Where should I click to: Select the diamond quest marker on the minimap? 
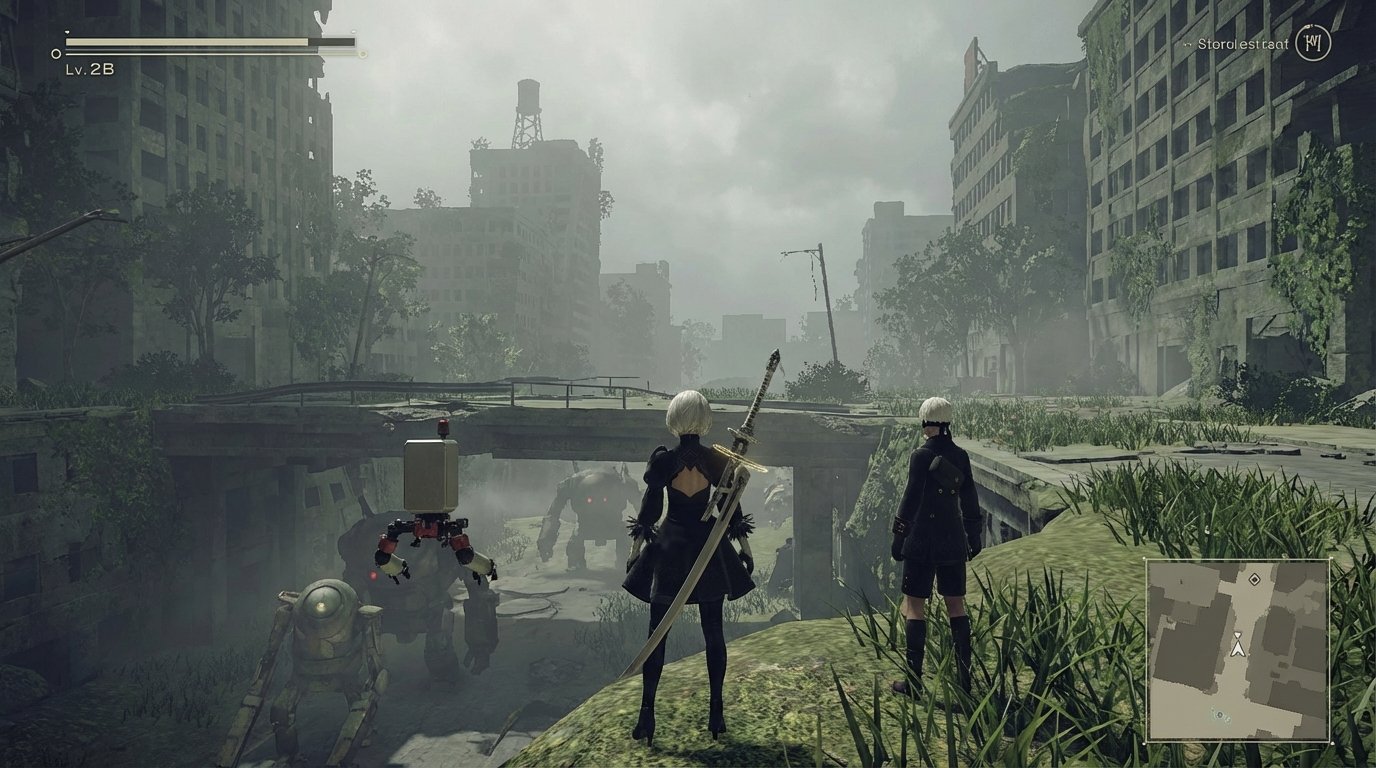tap(1255, 579)
